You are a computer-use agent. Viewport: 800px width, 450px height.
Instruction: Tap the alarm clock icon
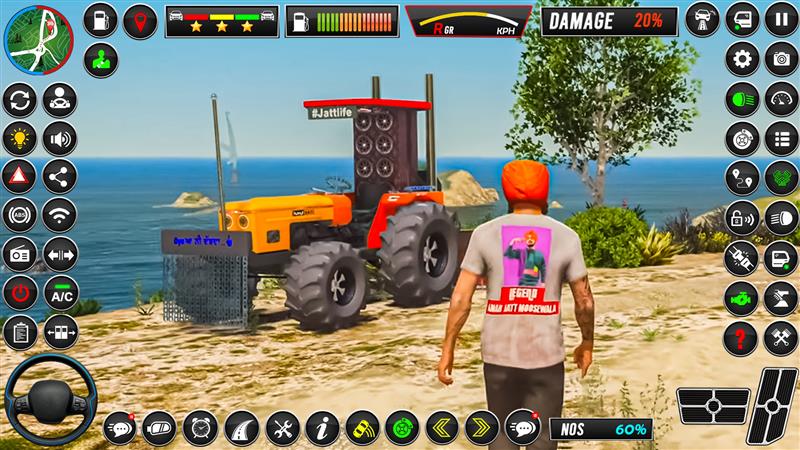[200, 428]
